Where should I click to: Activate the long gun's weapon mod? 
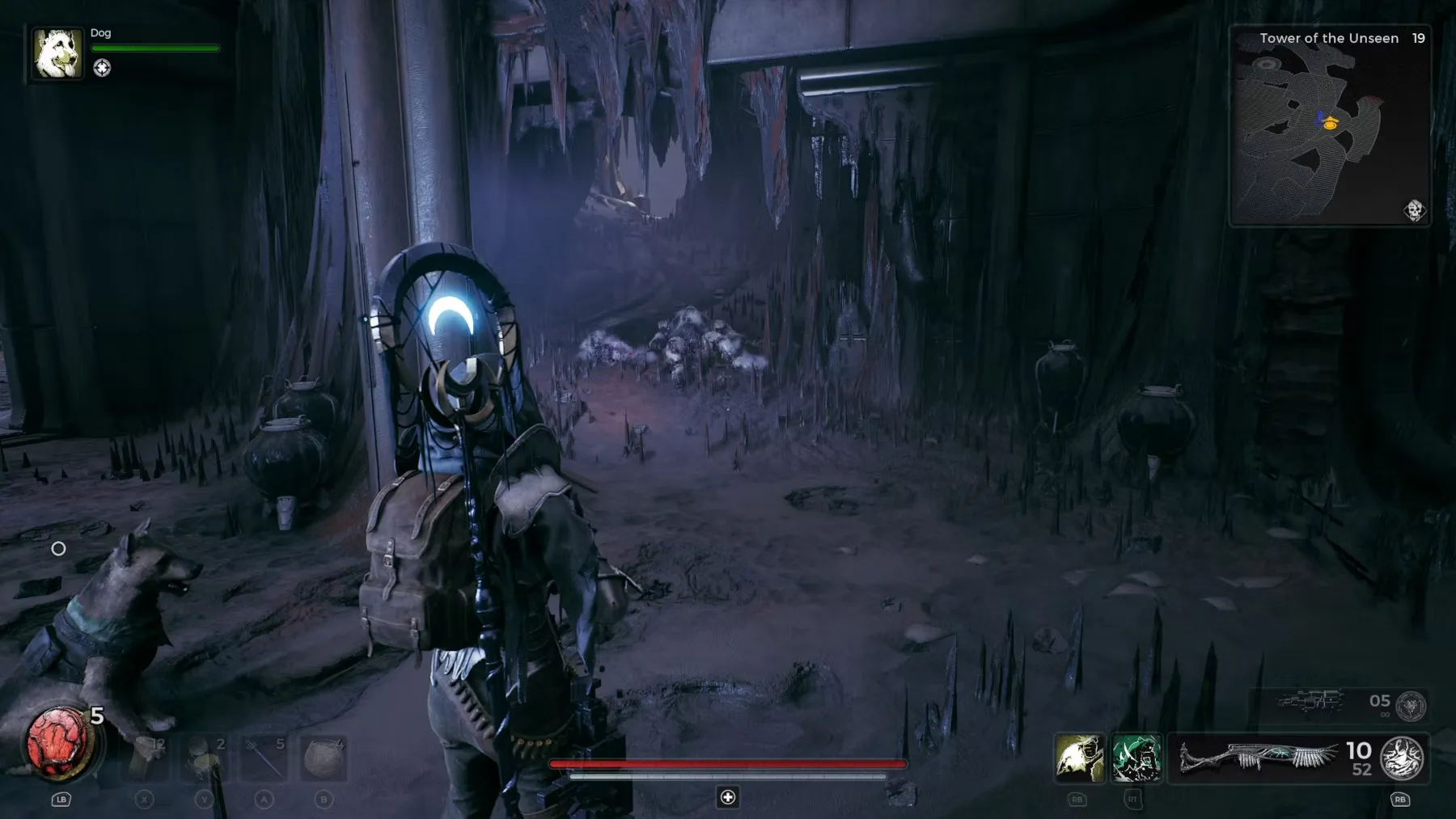click(x=1402, y=758)
